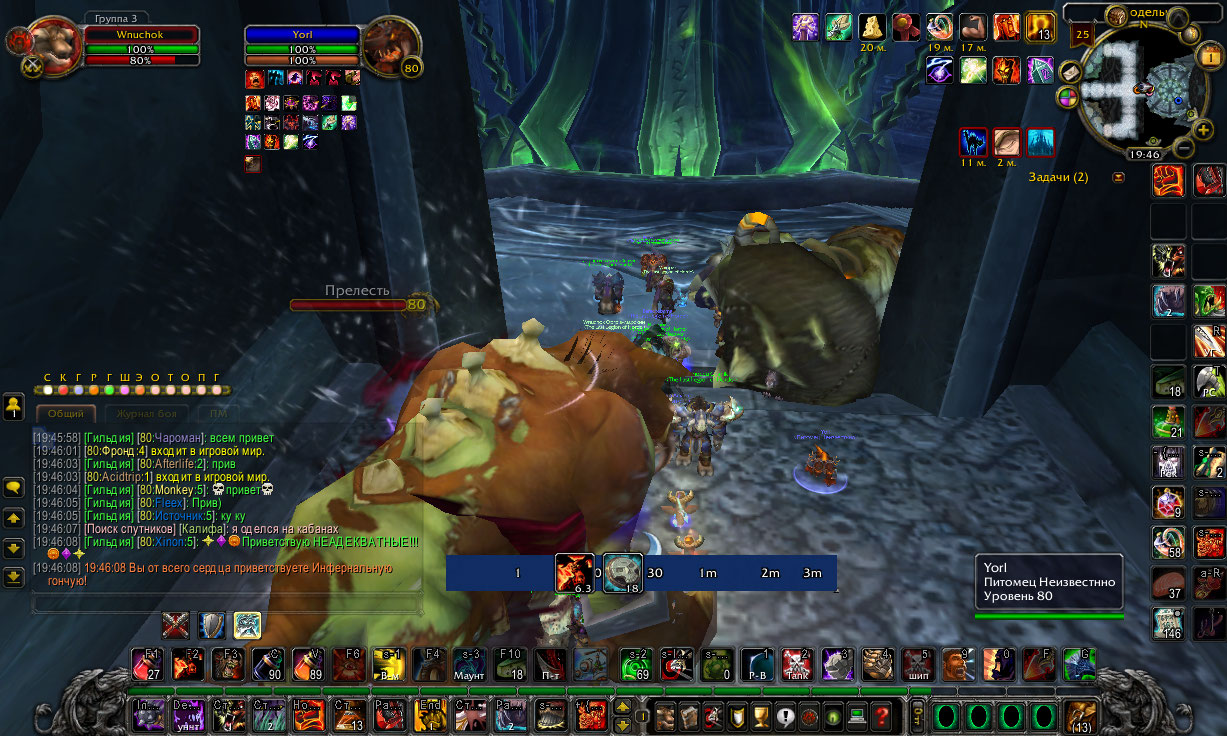The width and height of the screenshot is (1227, 736).
Task: Activate the skull ability labeled Tank
Action: (796, 665)
